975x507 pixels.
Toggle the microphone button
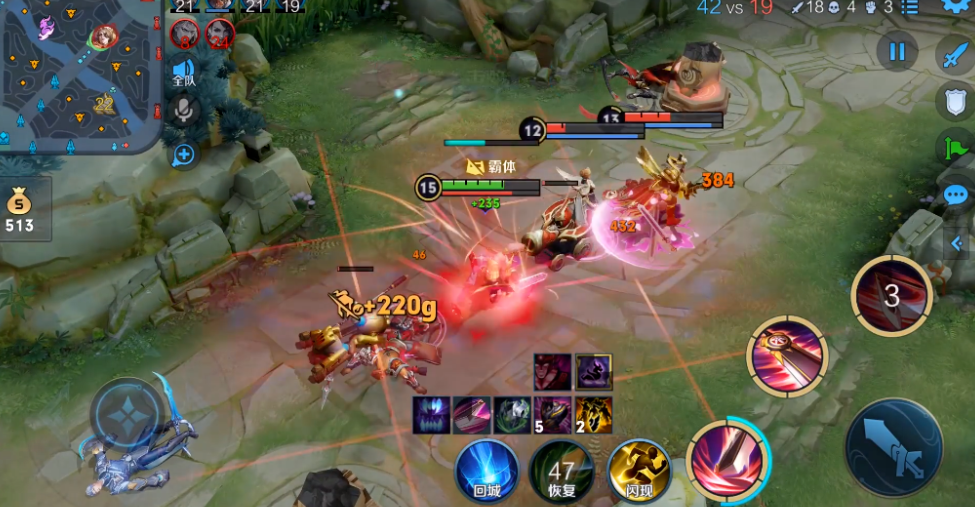184,110
